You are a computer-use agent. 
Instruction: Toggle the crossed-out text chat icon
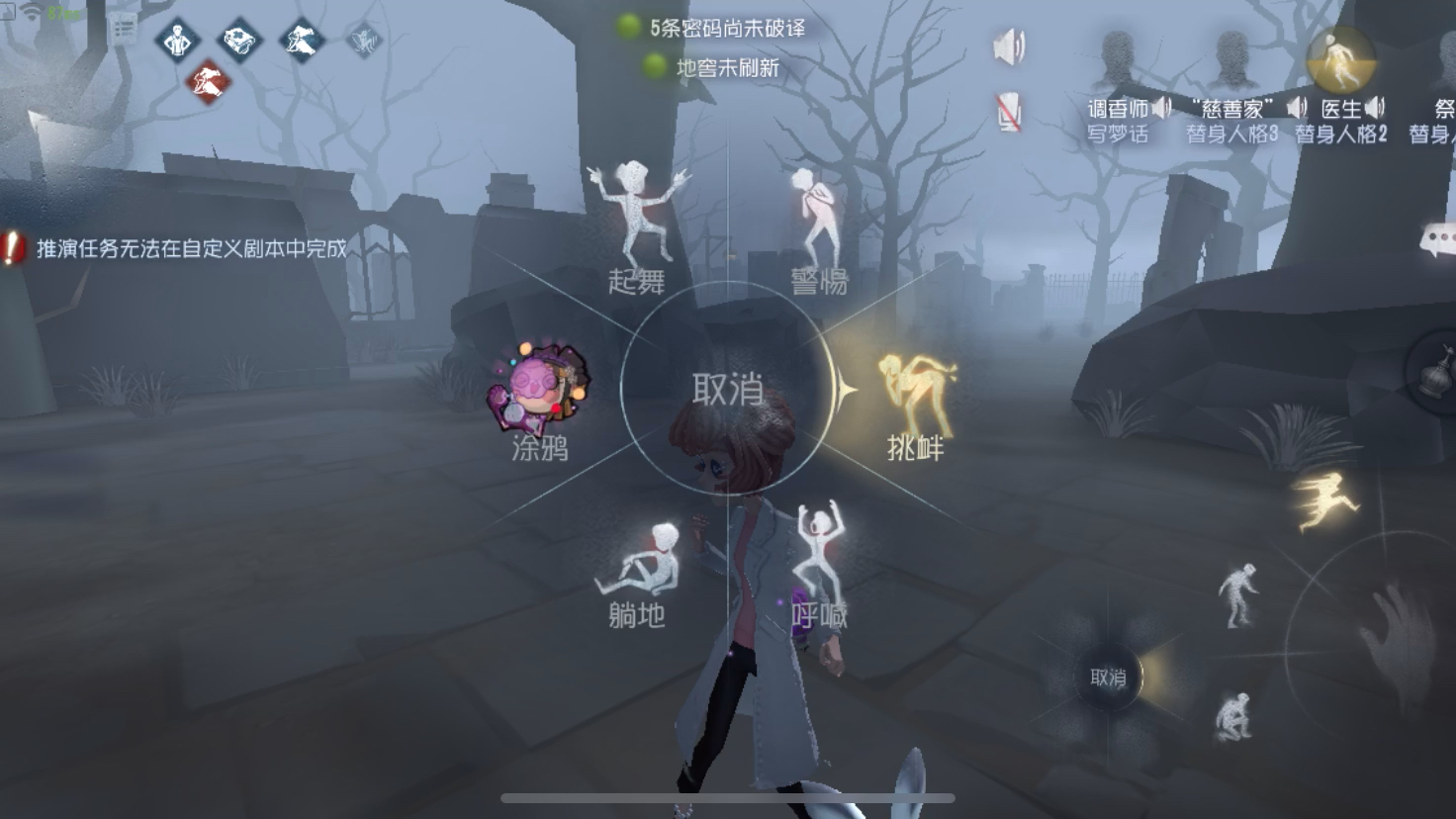(1008, 107)
